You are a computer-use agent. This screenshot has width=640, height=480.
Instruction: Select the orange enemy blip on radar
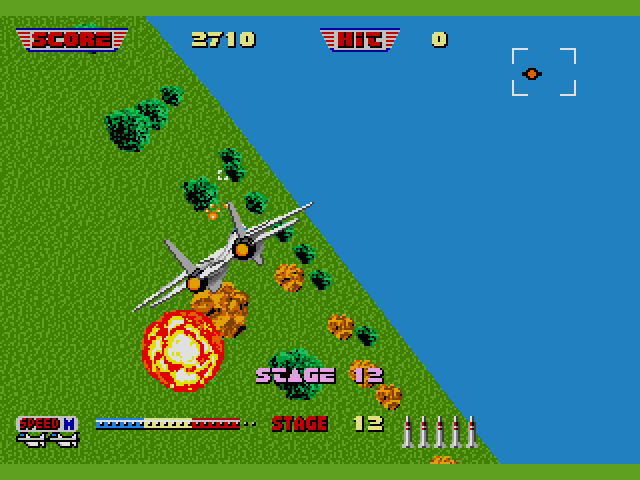click(532, 73)
